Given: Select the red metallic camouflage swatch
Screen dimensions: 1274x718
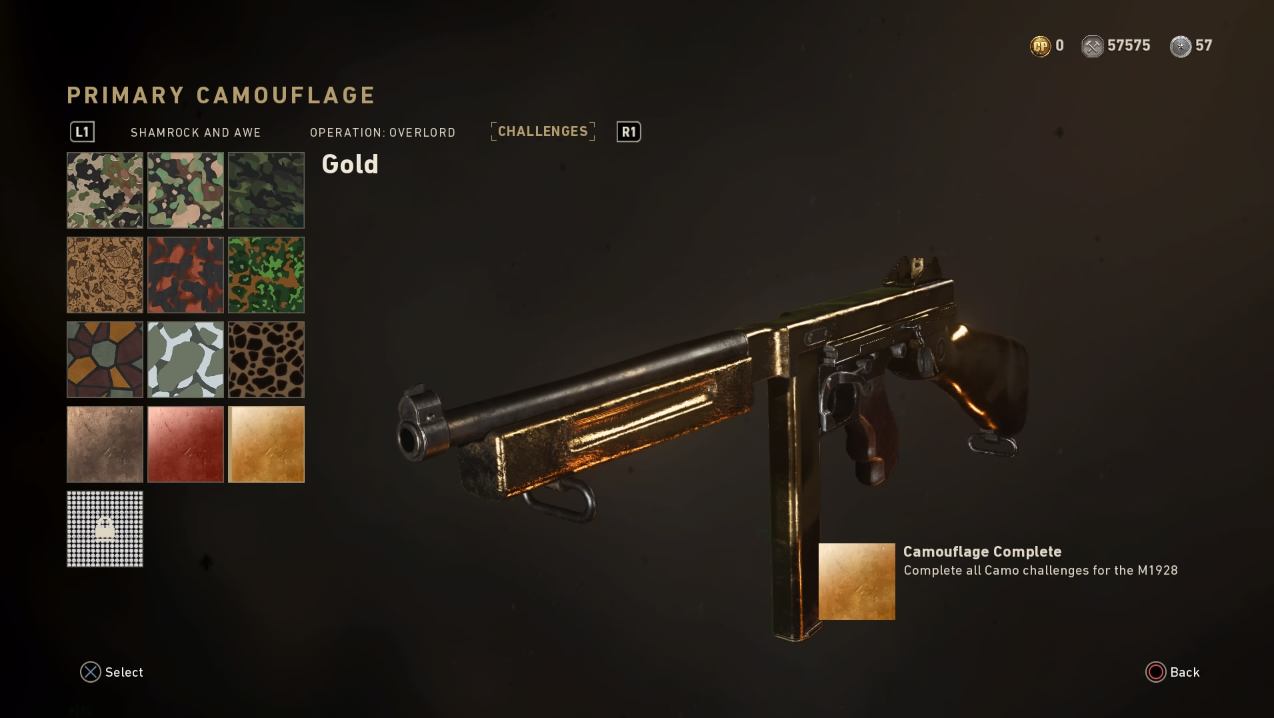Looking at the screenshot, I should coord(186,444).
